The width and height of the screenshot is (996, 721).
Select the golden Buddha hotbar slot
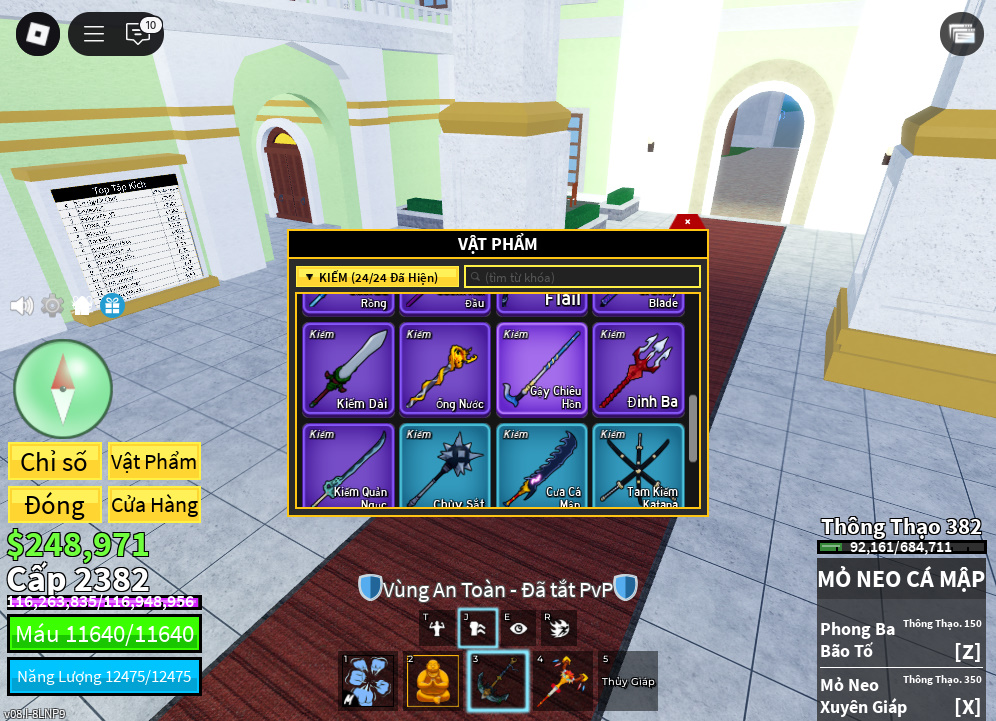[433, 681]
